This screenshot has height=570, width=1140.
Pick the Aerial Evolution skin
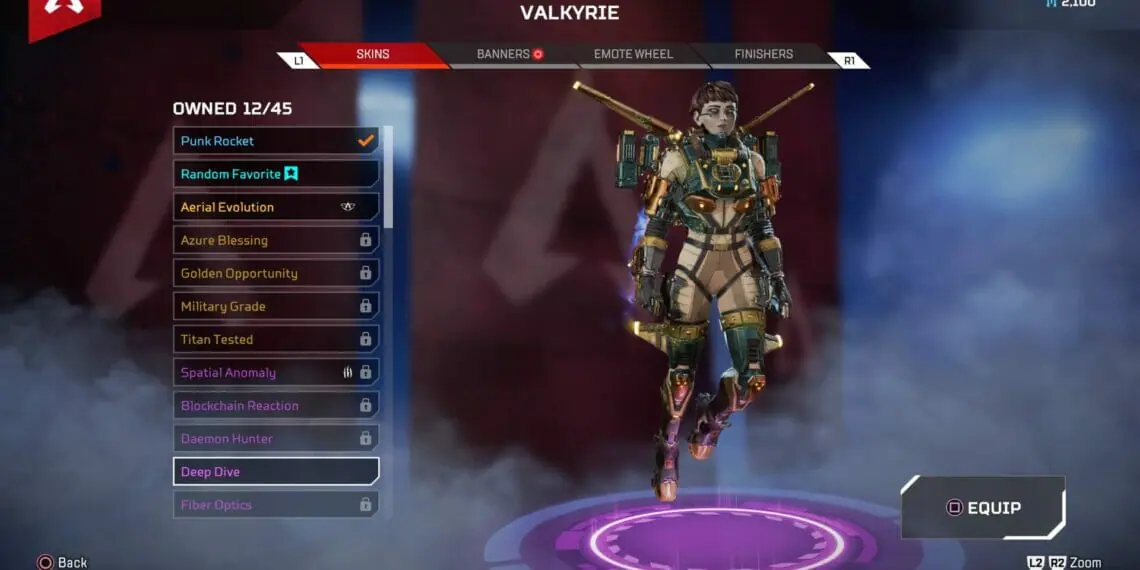point(276,207)
